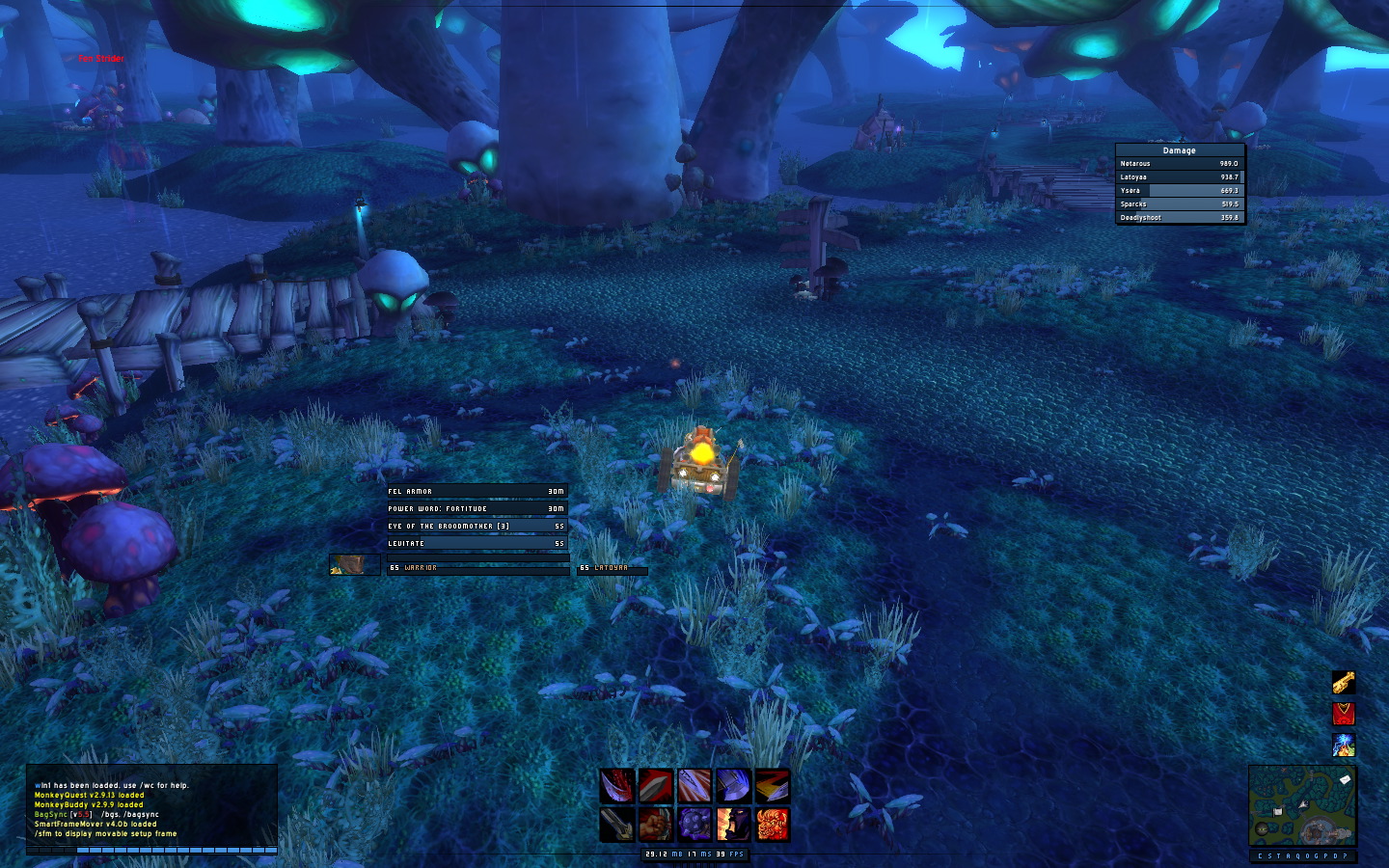Click the golden key buff icon

1344,683
